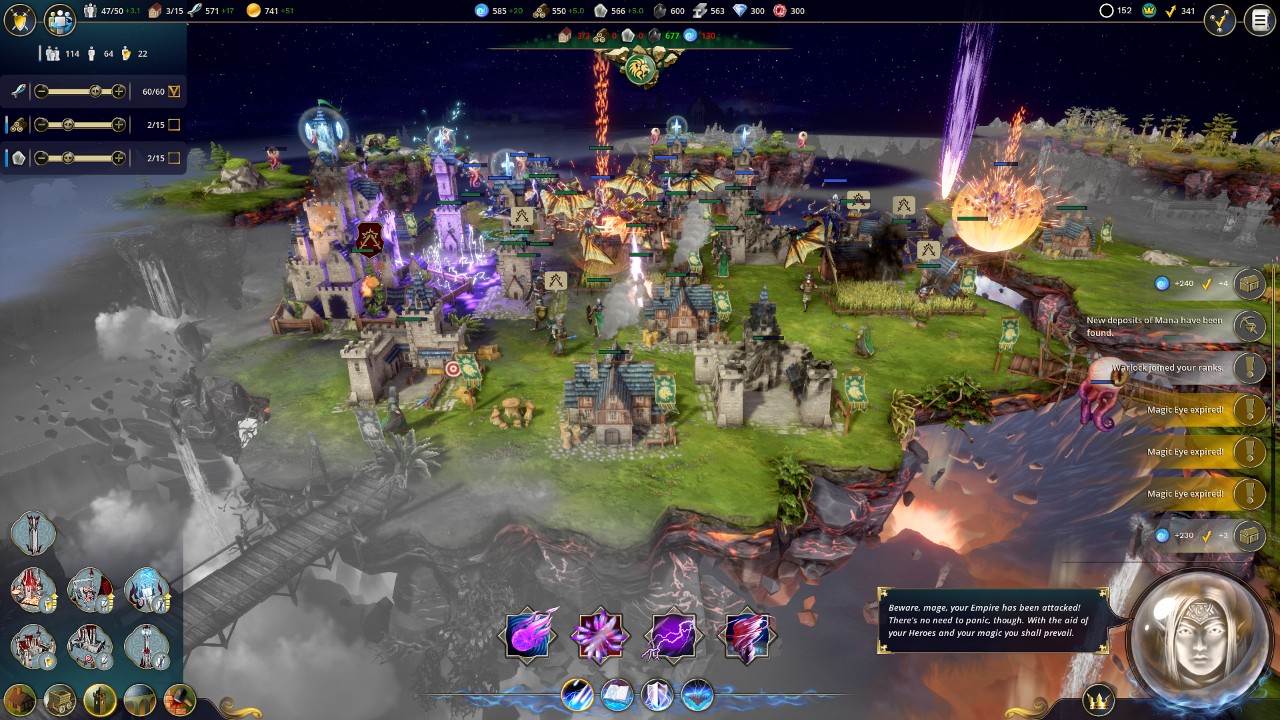The width and height of the screenshot is (1280, 720).
Task: Cast the purple fireball spell
Action: coord(528,635)
